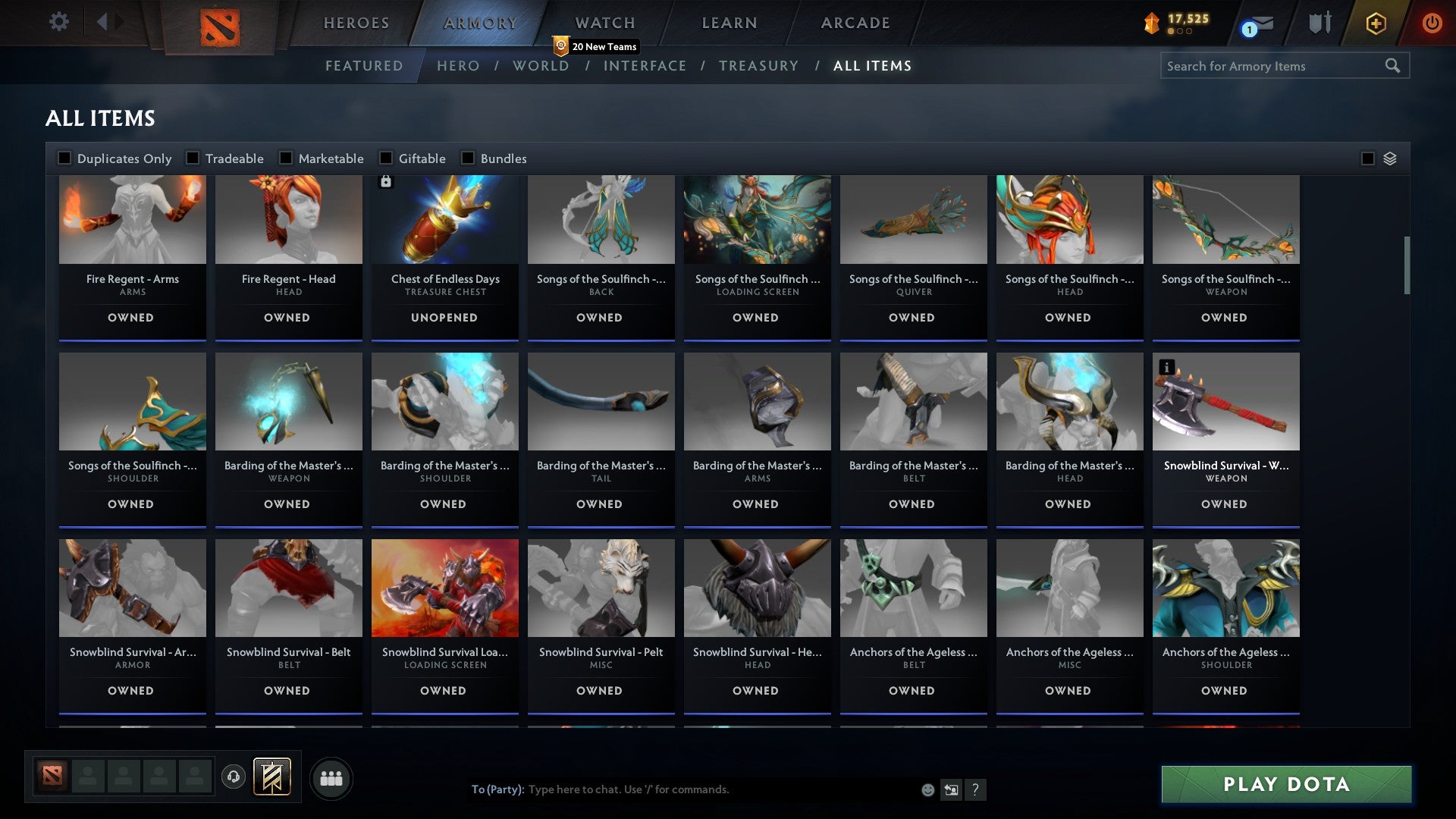This screenshot has height=819, width=1456.
Task: Switch to the Watch tab
Action: 604,23
